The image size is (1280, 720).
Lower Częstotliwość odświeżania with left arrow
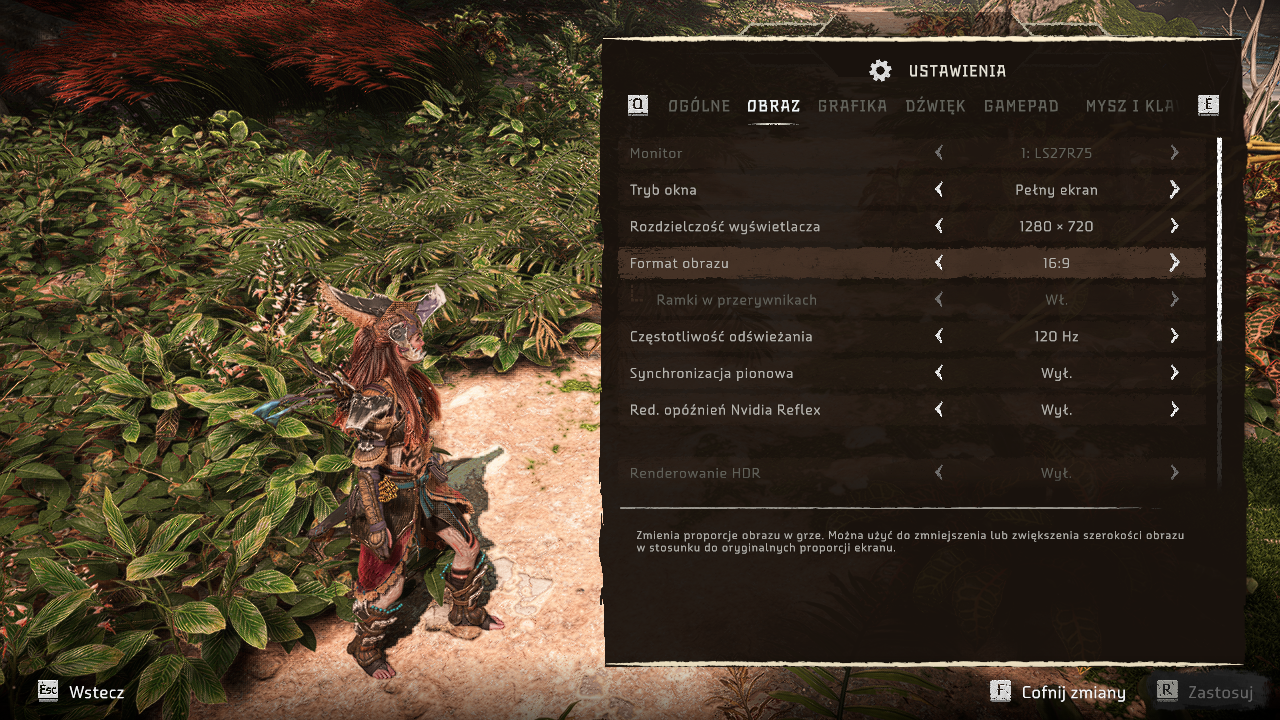click(x=939, y=337)
